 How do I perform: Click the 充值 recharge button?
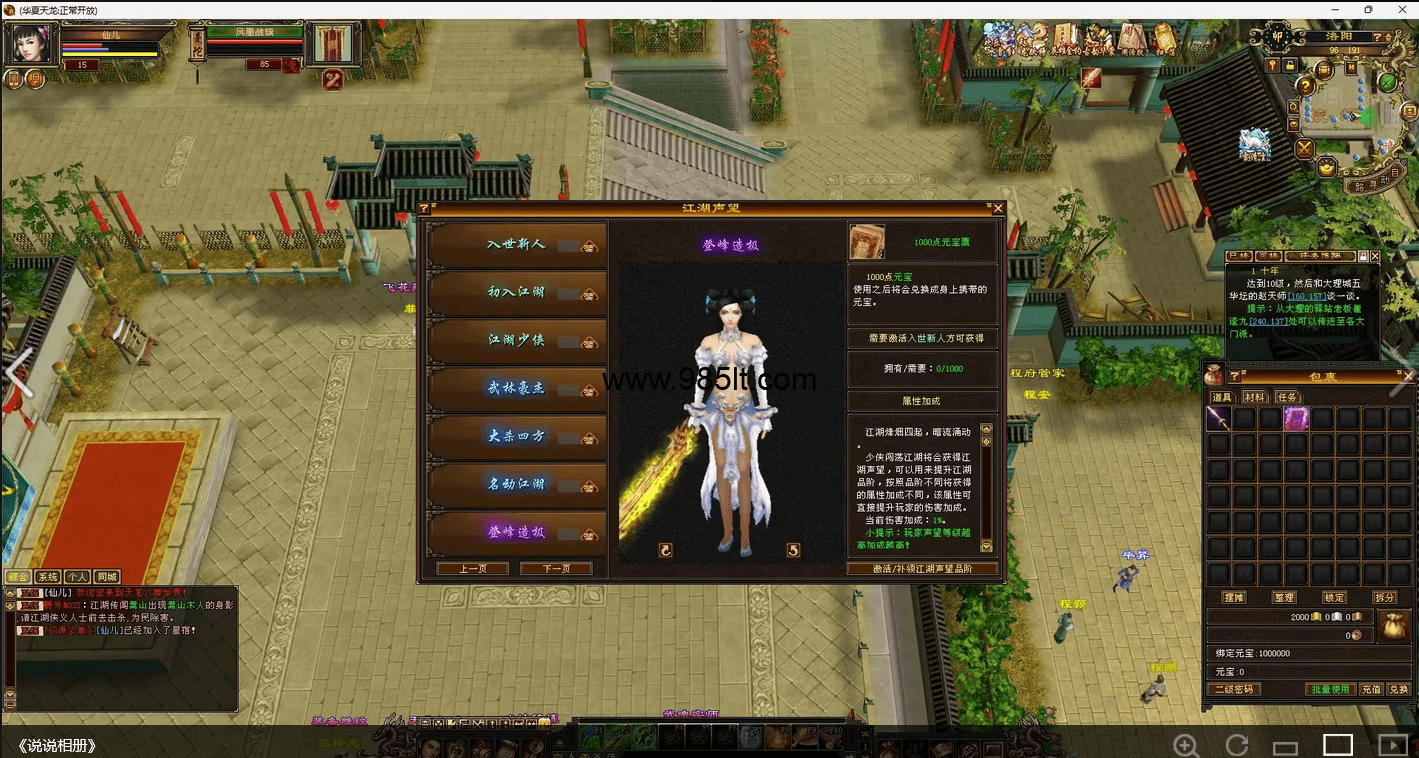(1371, 689)
